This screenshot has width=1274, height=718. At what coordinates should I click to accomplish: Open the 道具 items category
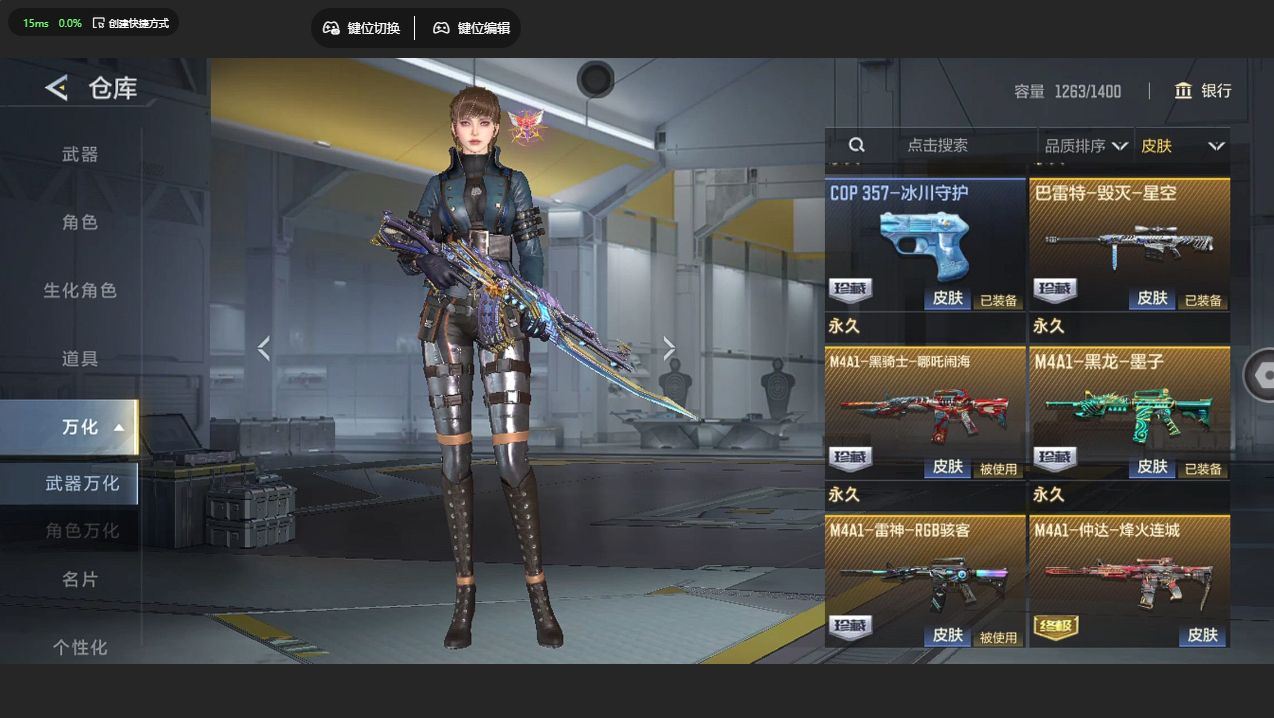(80, 358)
